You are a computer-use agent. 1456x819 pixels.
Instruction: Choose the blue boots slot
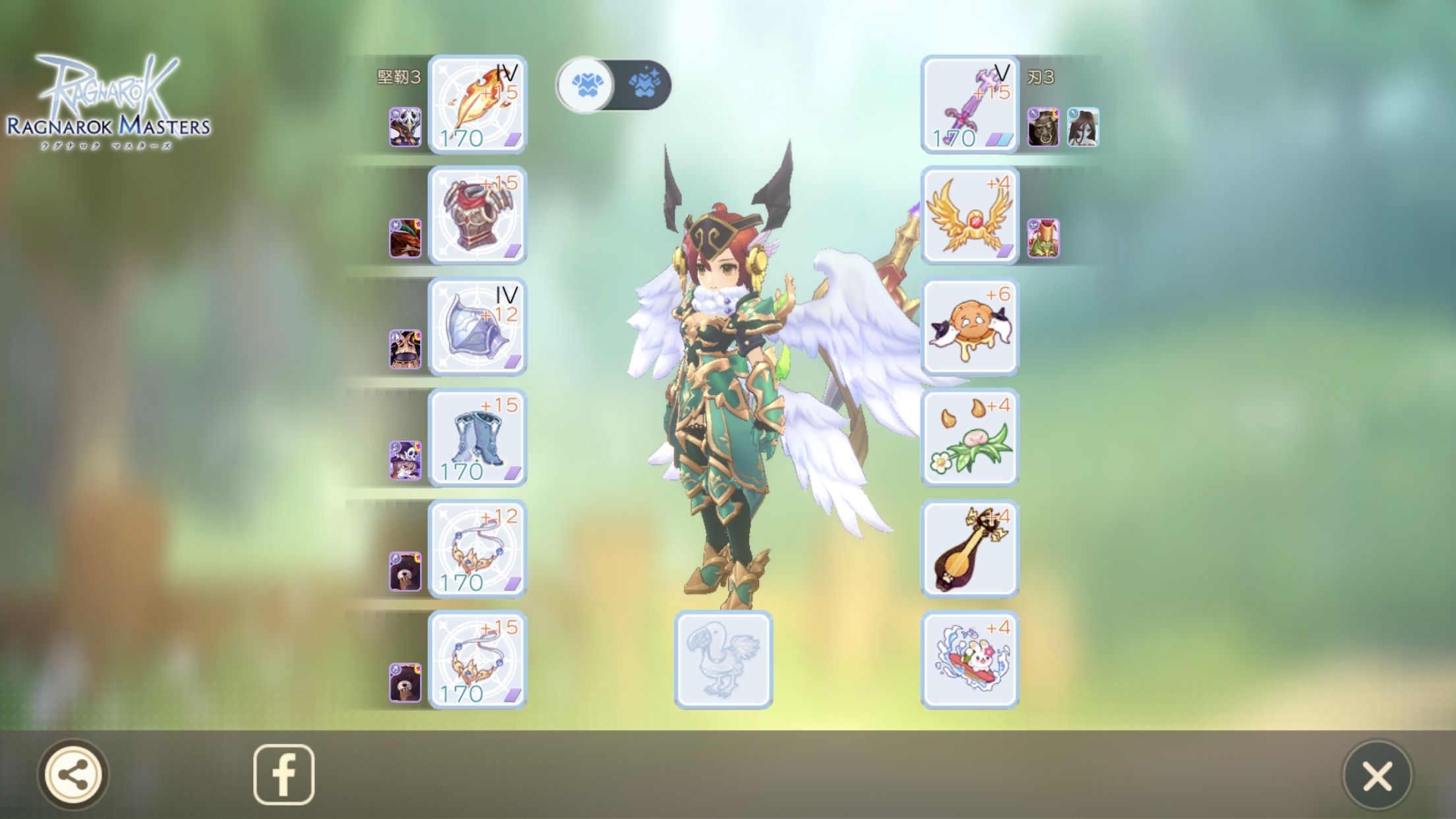477,438
